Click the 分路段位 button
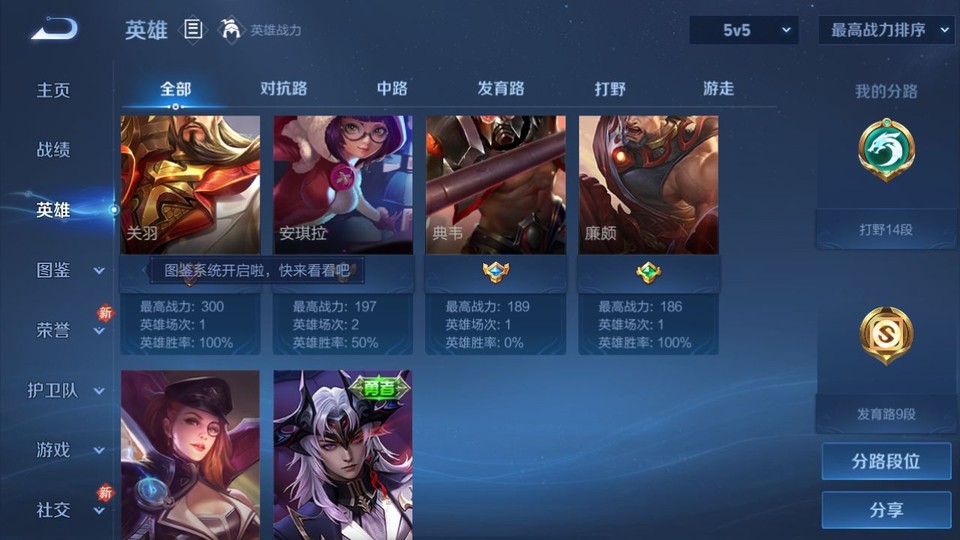960x540 pixels. [886, 462]
